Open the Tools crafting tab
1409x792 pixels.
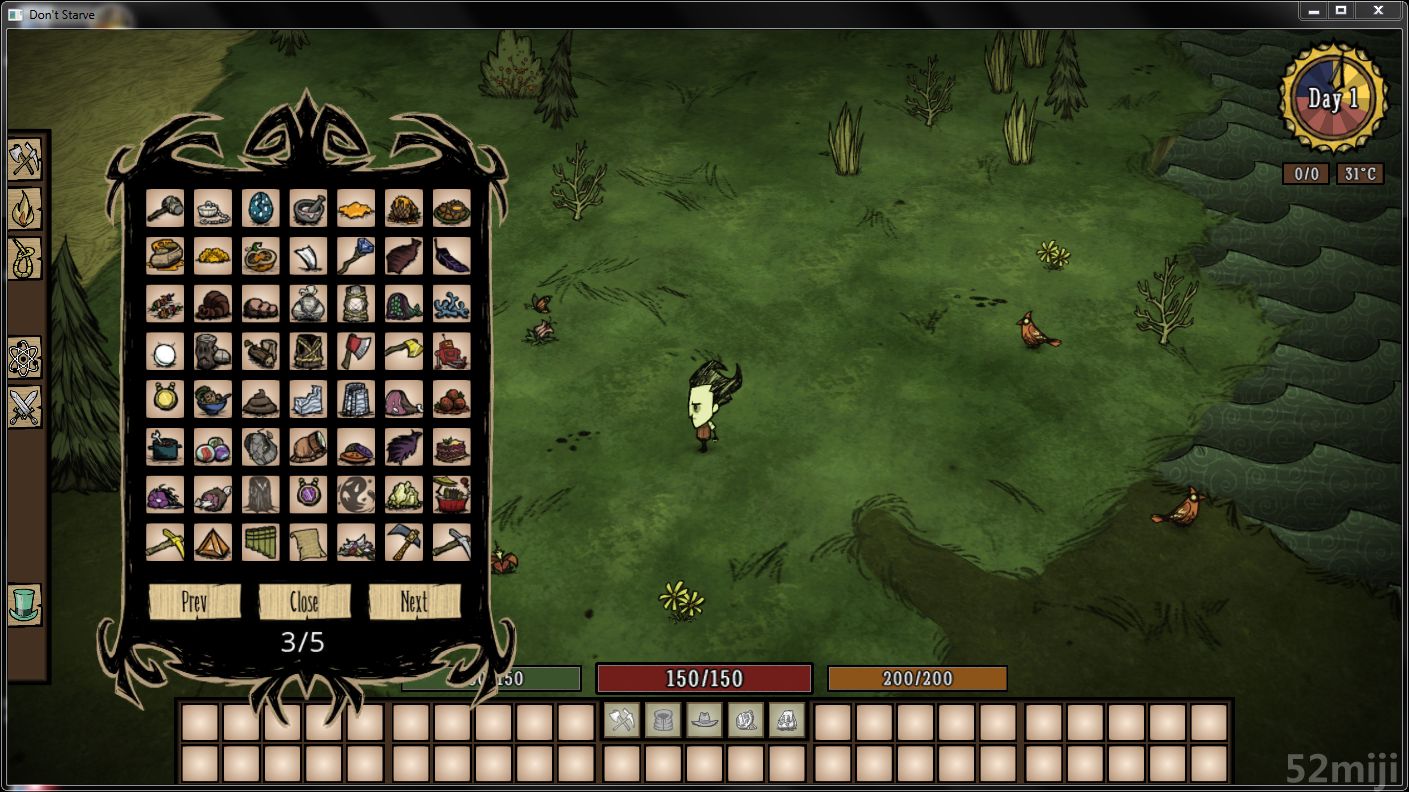[24, 159]
